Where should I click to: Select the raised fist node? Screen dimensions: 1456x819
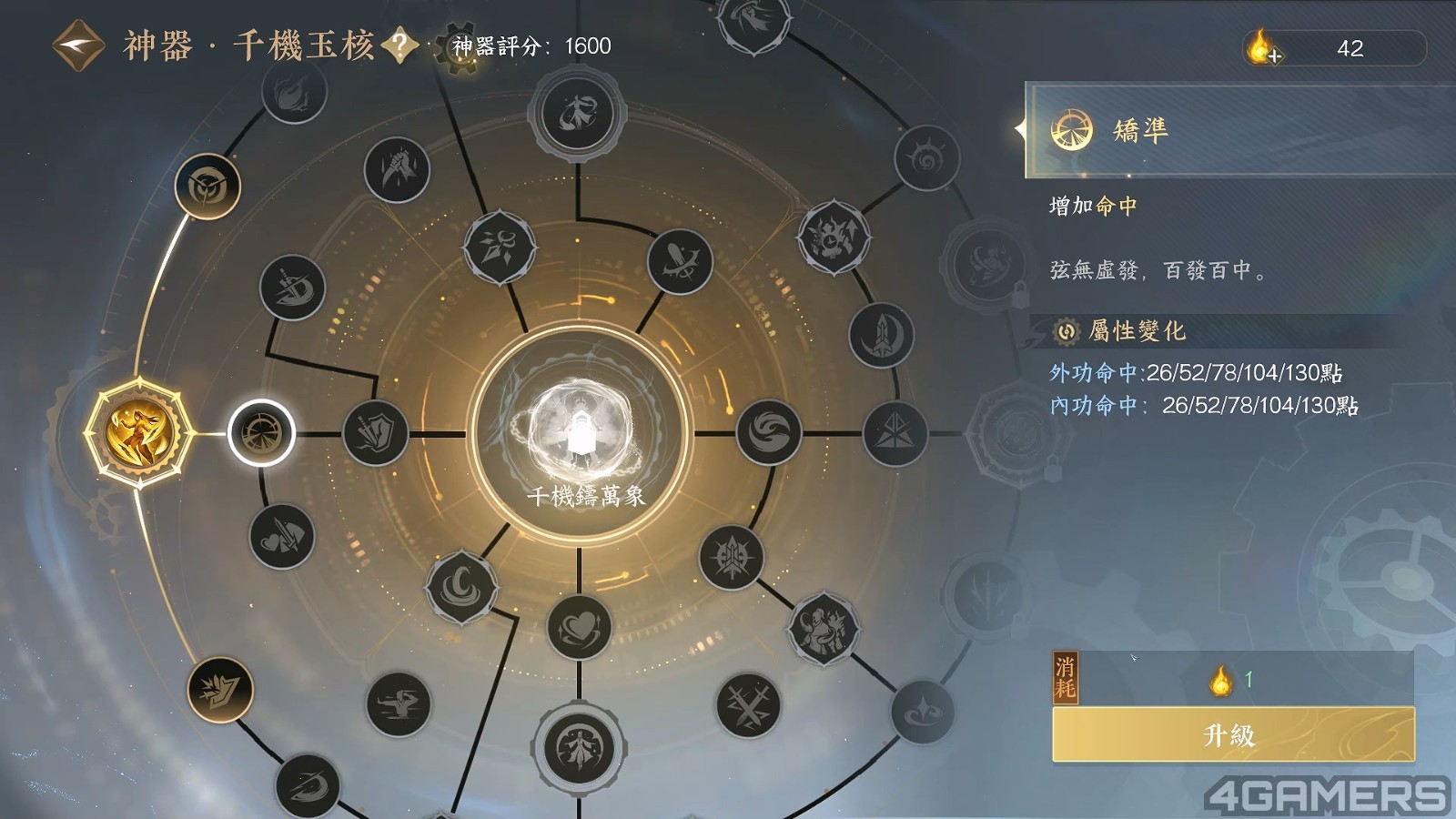click(x=397, y=170)
